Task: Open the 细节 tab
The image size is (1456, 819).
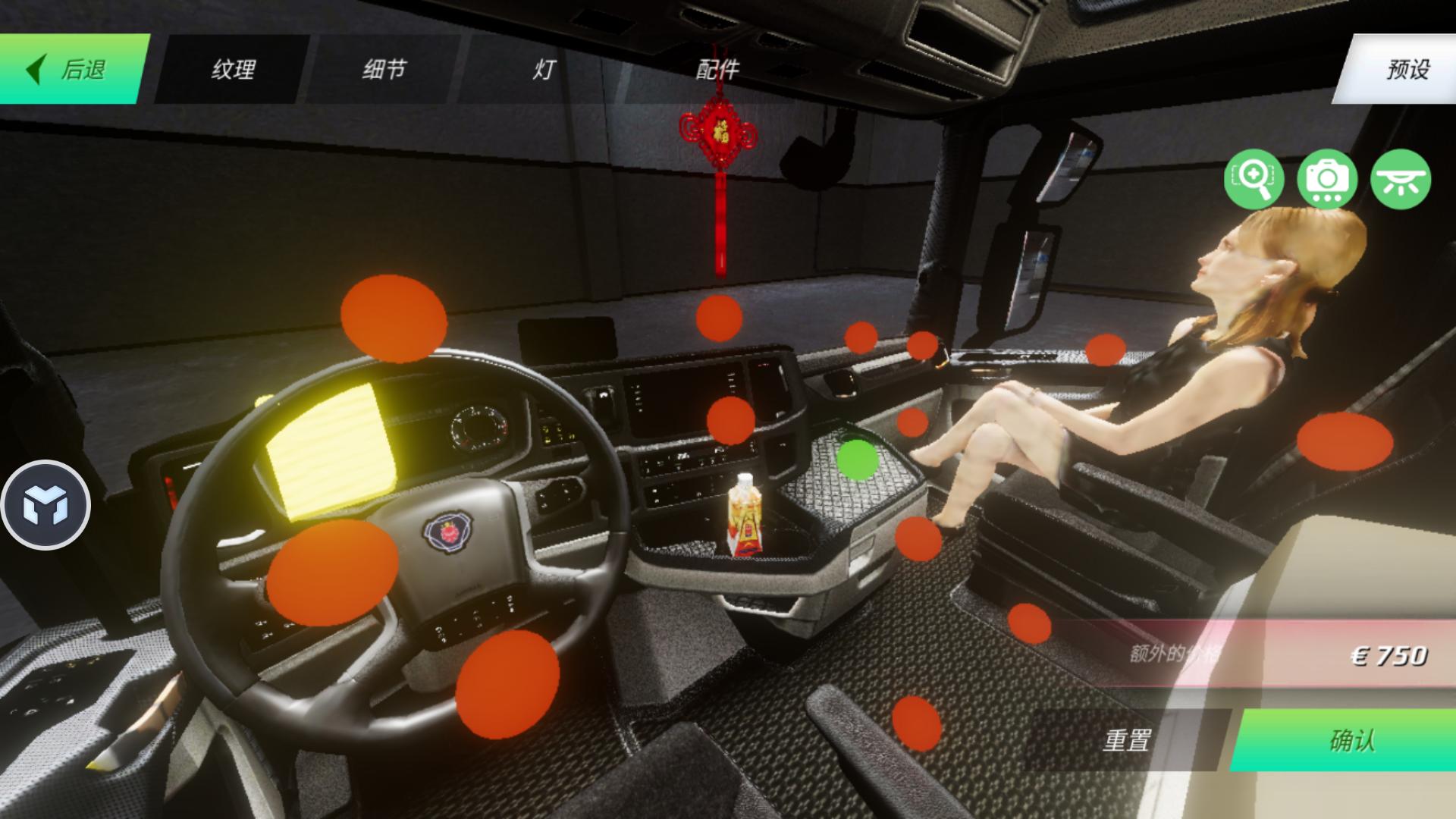Action: click(384, 70)
